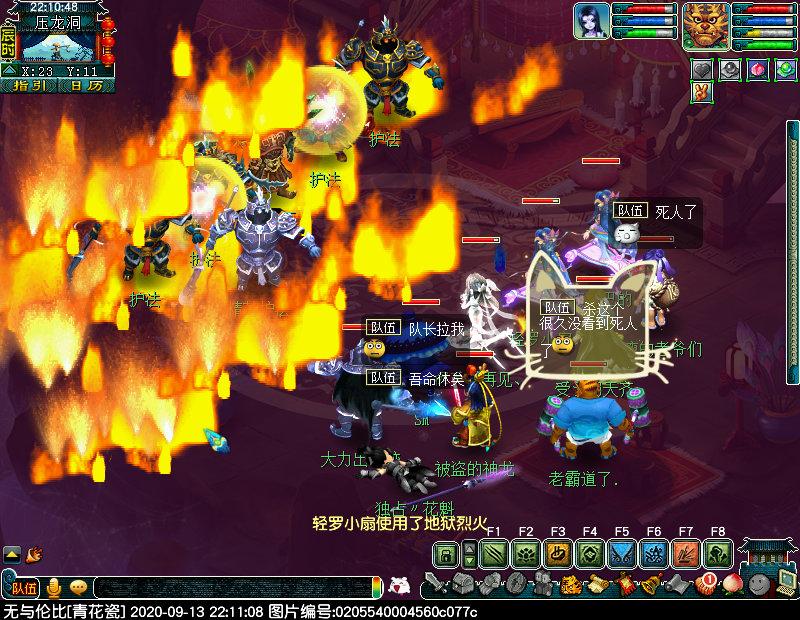Activate the F5 blue horns skill
This screenshot has height=620, width=800.
click(x=621, y=555)
